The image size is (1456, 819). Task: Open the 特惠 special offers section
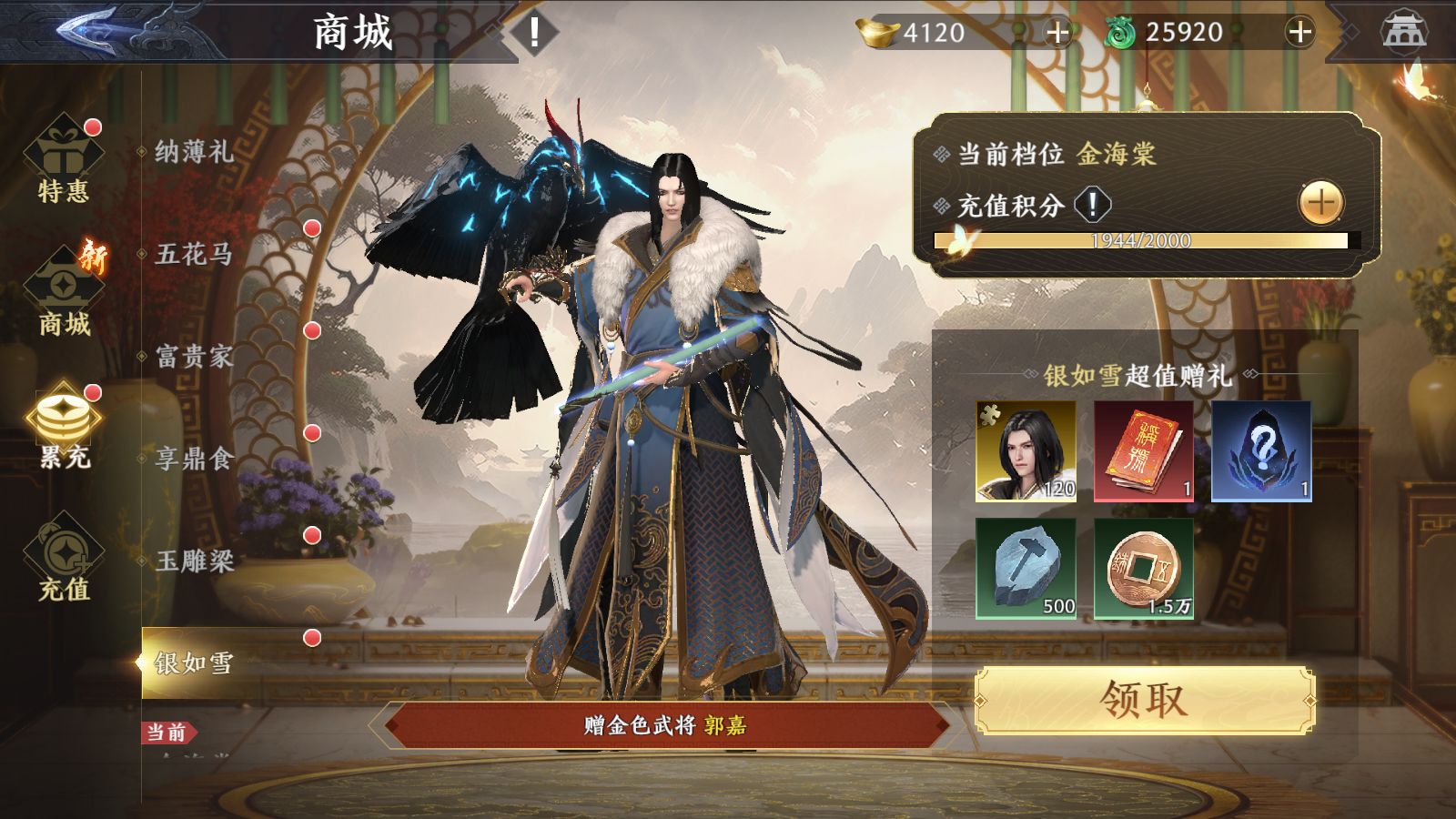pos(64,164)
